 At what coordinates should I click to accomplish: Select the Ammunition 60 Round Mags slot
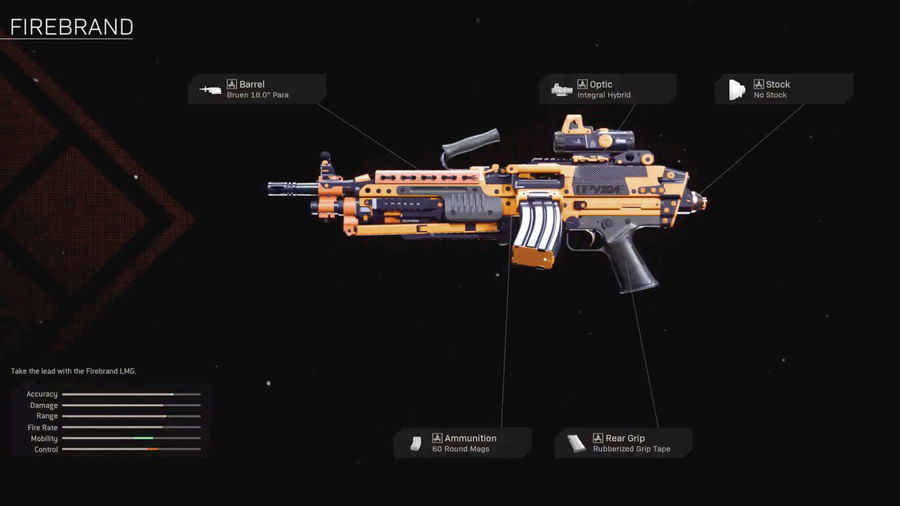(x=462, y=443)
